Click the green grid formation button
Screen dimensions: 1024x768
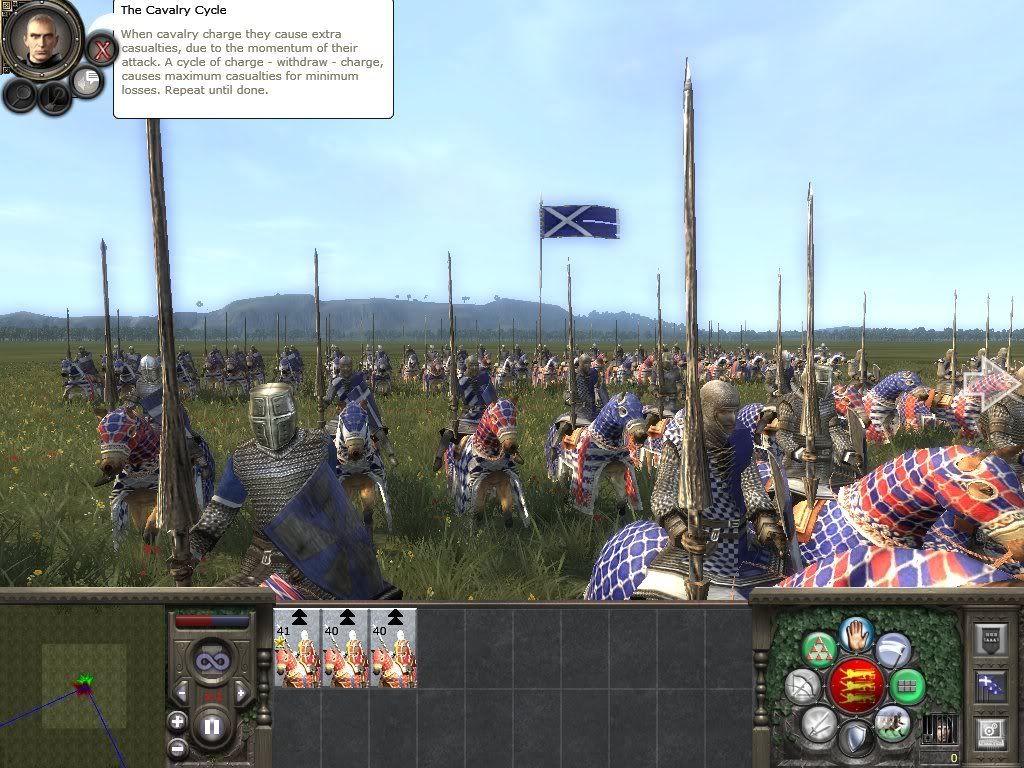pos(906,686)
